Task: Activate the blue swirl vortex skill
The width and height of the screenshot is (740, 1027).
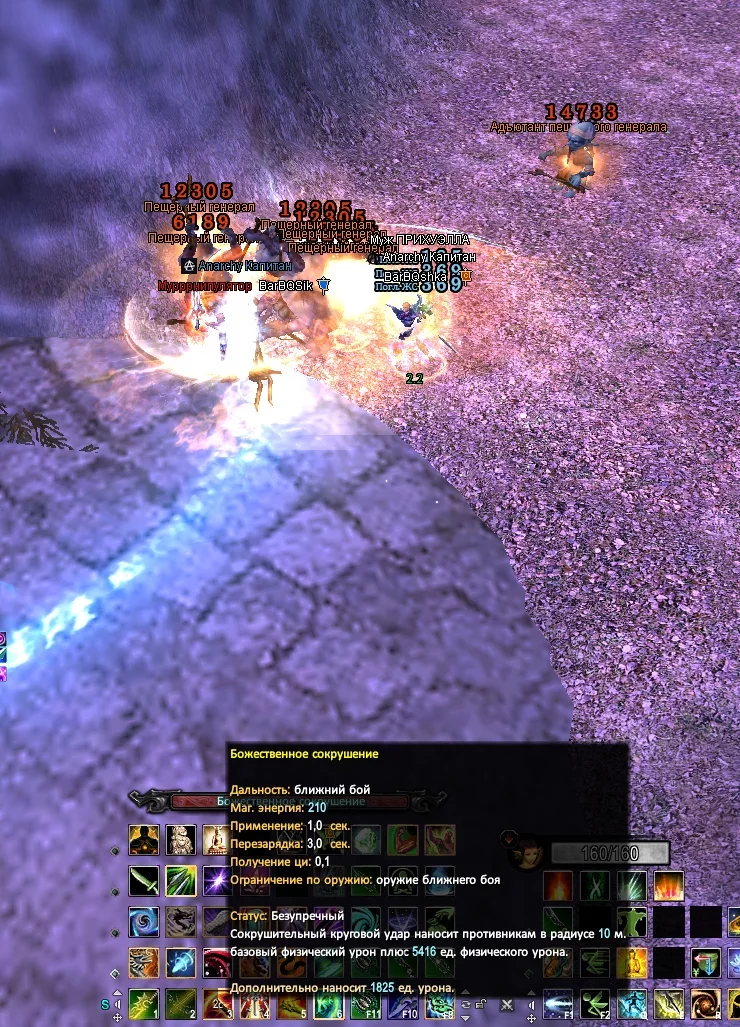Action: point(144,922)
